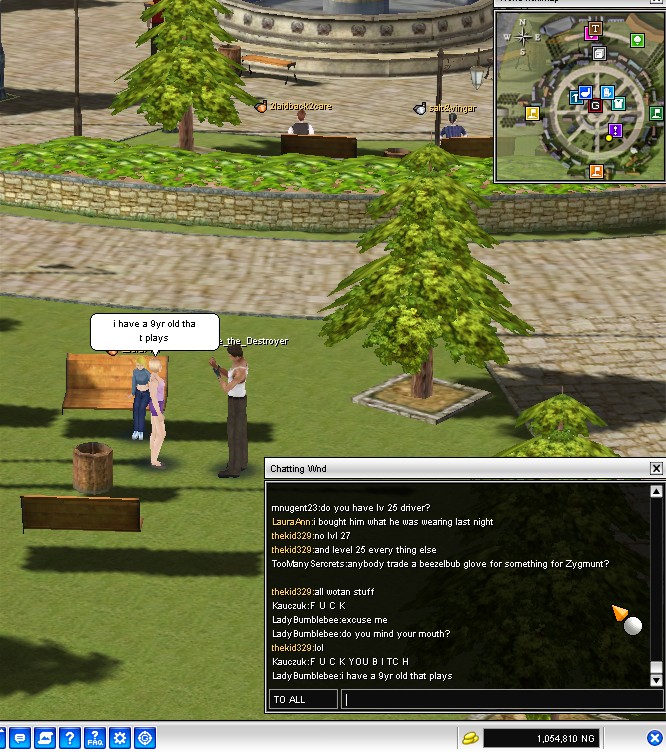The height and width of the screenshot is (752, 666).
Task: Open the help question mark icon
Action: (x=69, y=739)
